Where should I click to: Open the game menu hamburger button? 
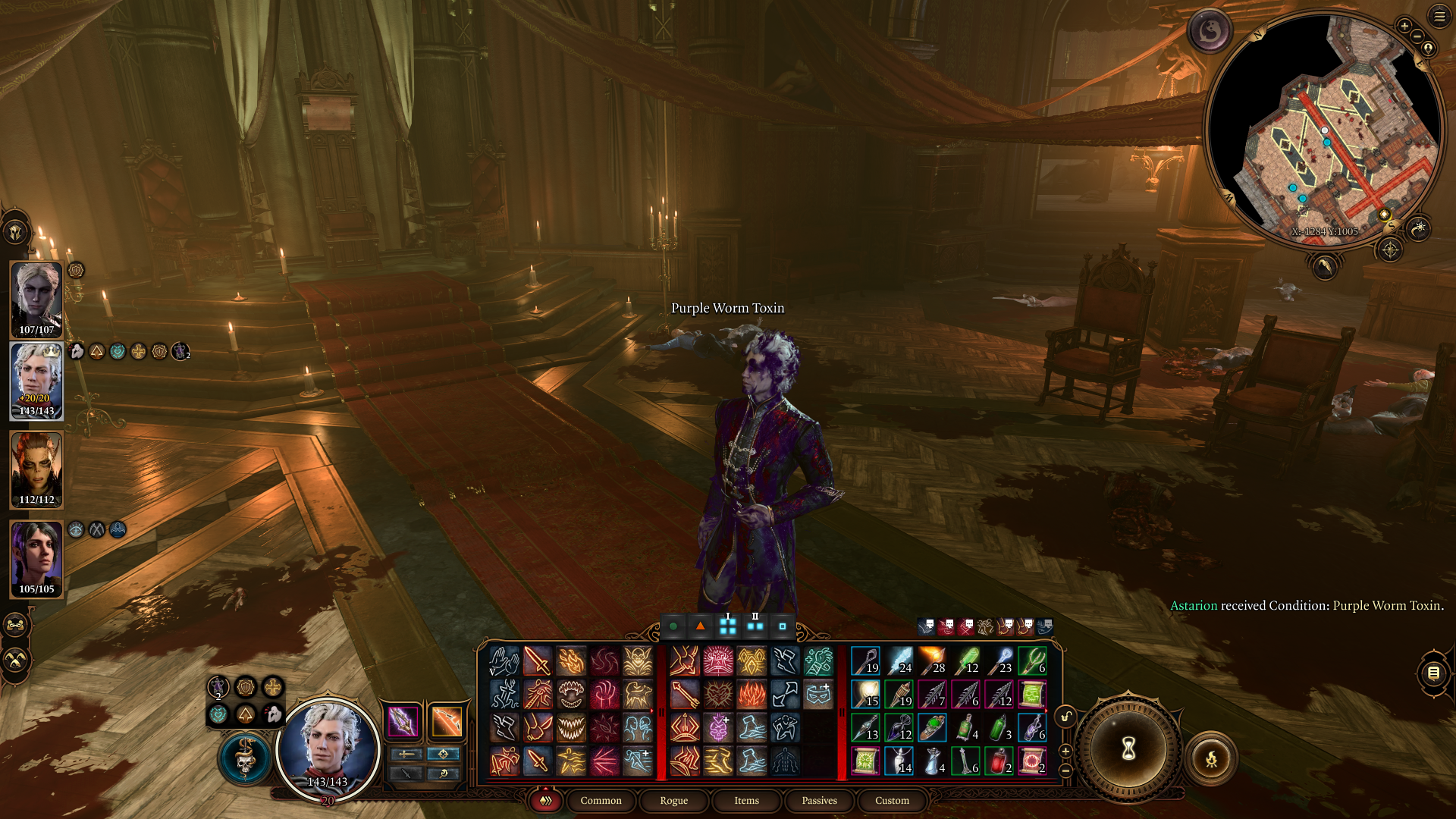1439,16
